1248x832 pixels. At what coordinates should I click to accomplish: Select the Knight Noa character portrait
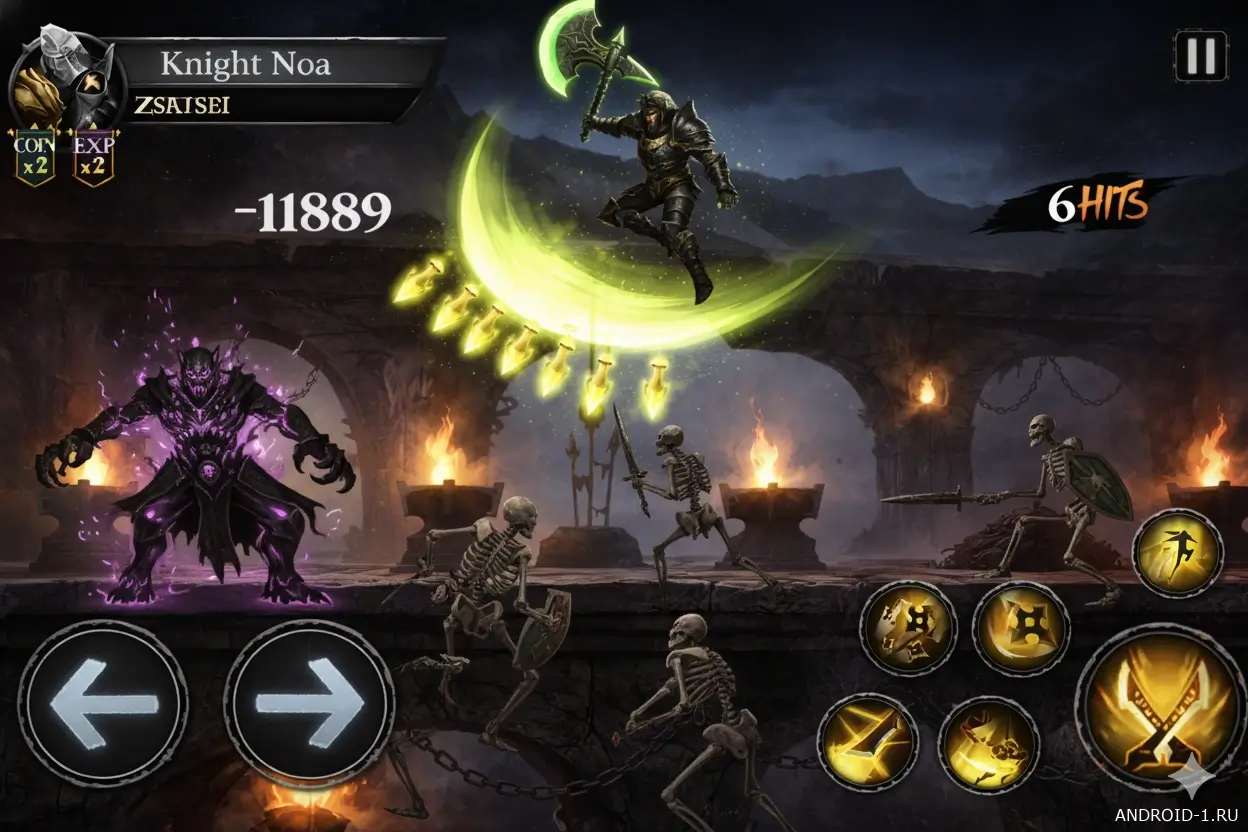pyautogui.click(x=65, y=85)
